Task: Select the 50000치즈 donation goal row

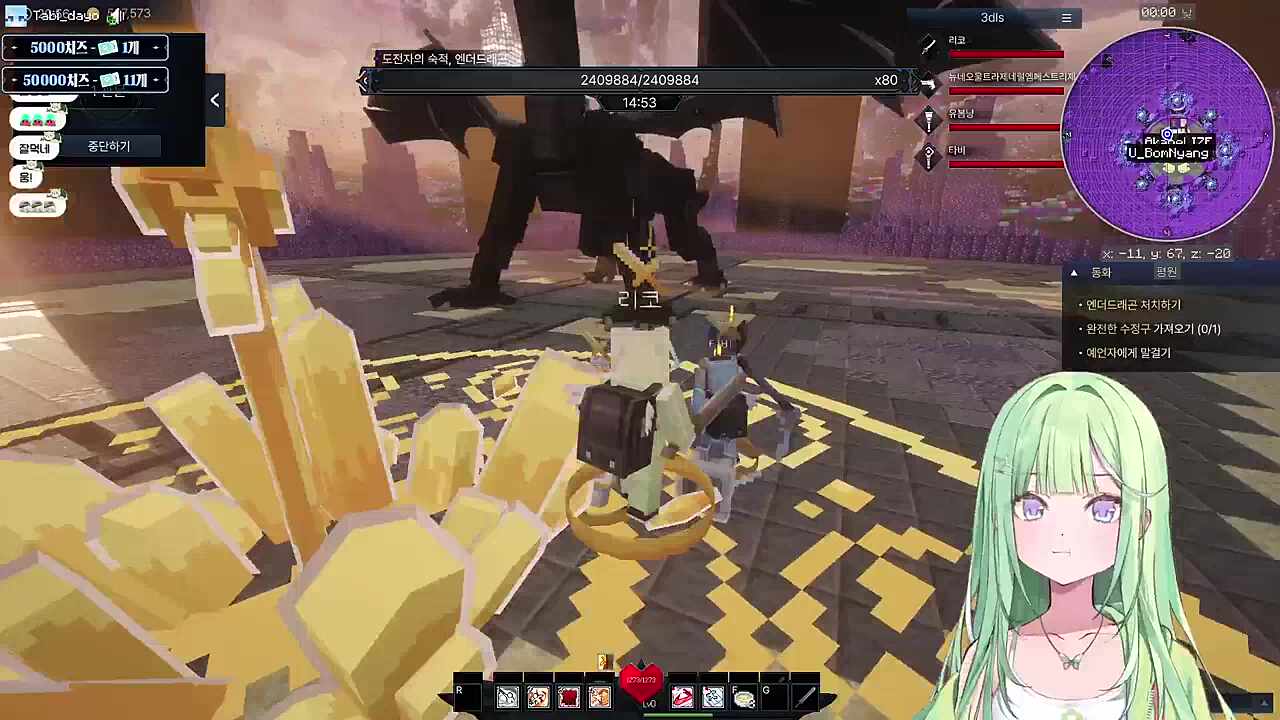Action: tap(85, 80)
